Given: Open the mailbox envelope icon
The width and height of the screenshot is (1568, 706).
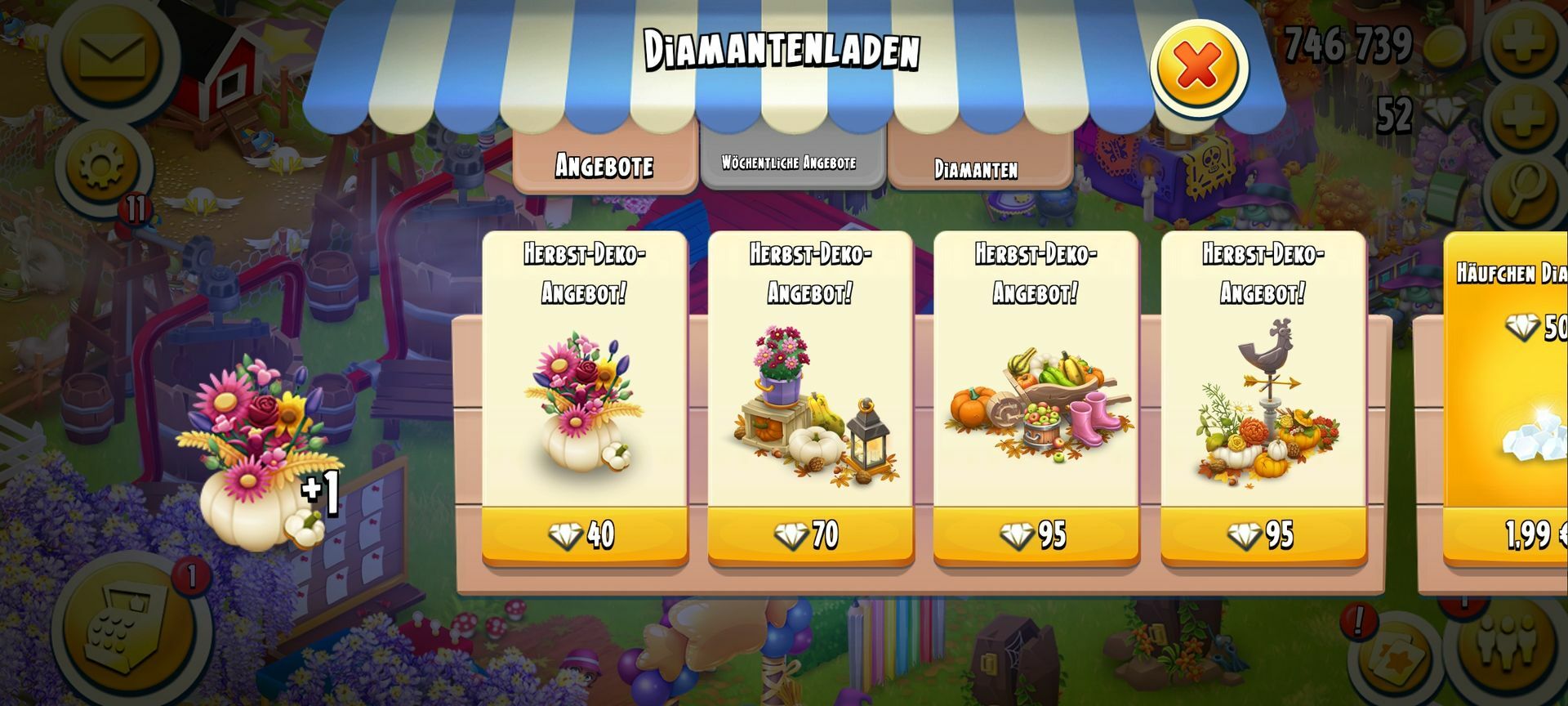Looking at the screenshot, I should pos(112,55).
